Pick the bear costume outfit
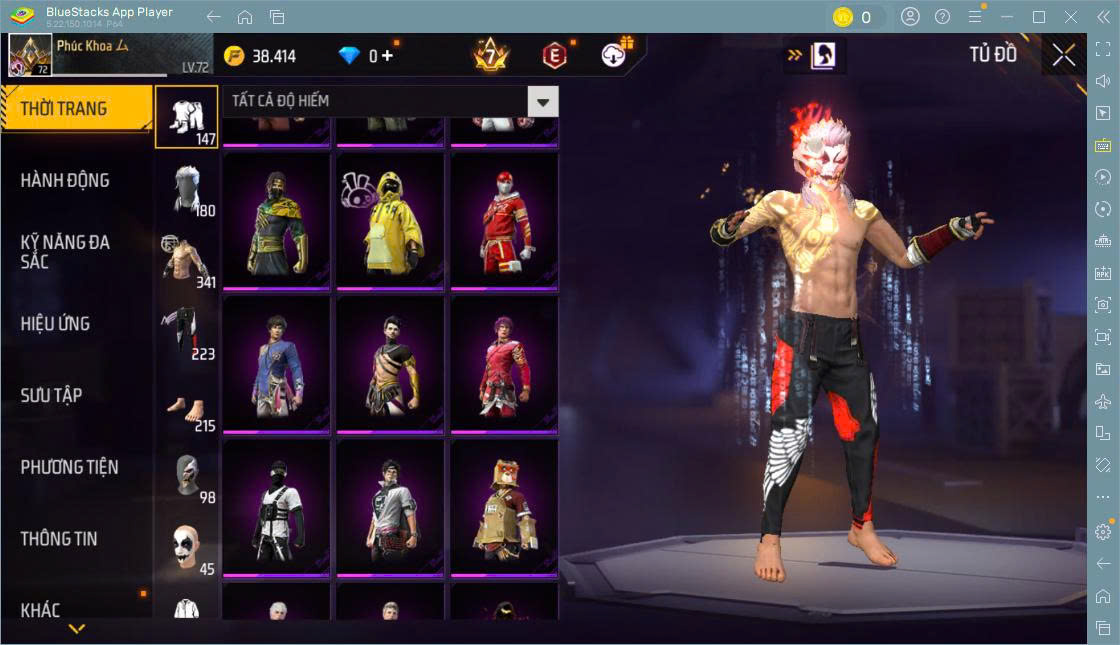The width and height of the screenshot is (1120, 645). 504,507
